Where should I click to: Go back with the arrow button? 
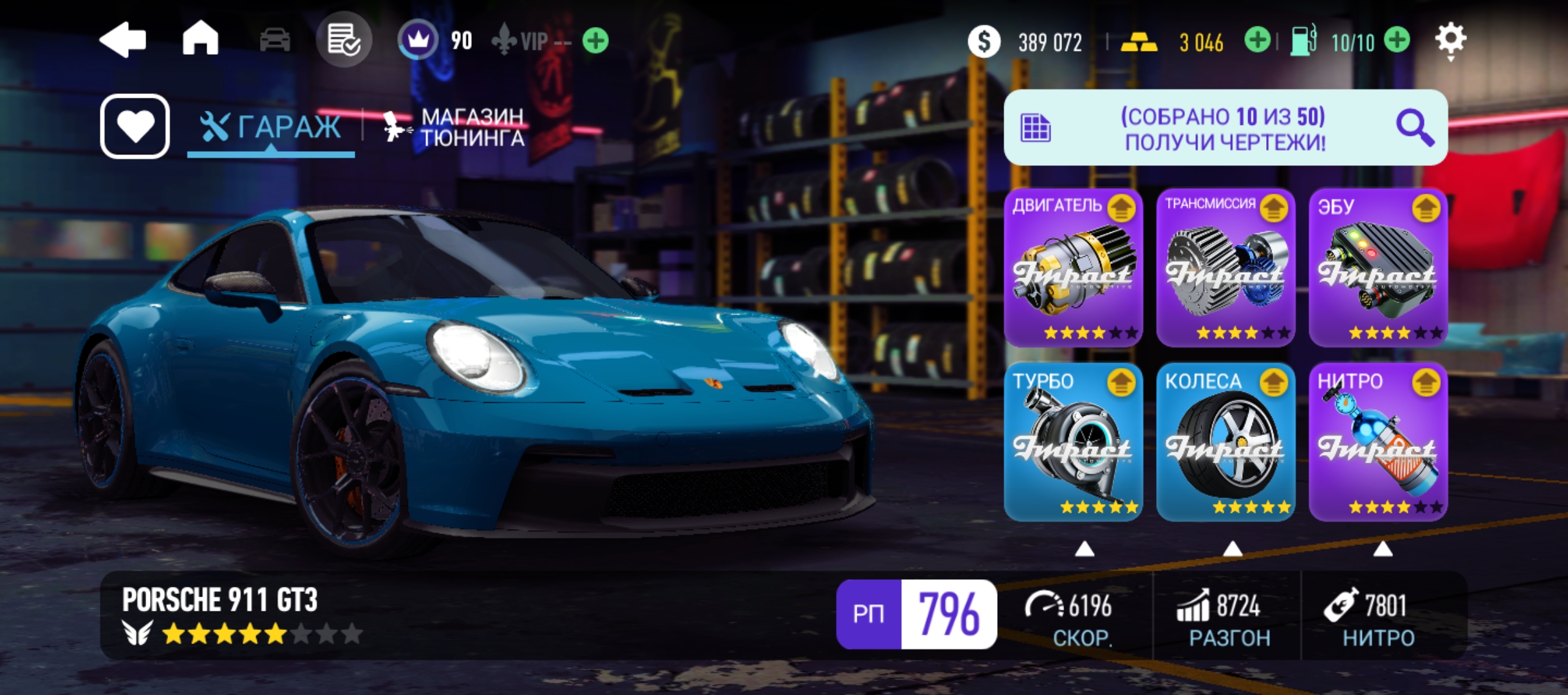click(123, 40)
